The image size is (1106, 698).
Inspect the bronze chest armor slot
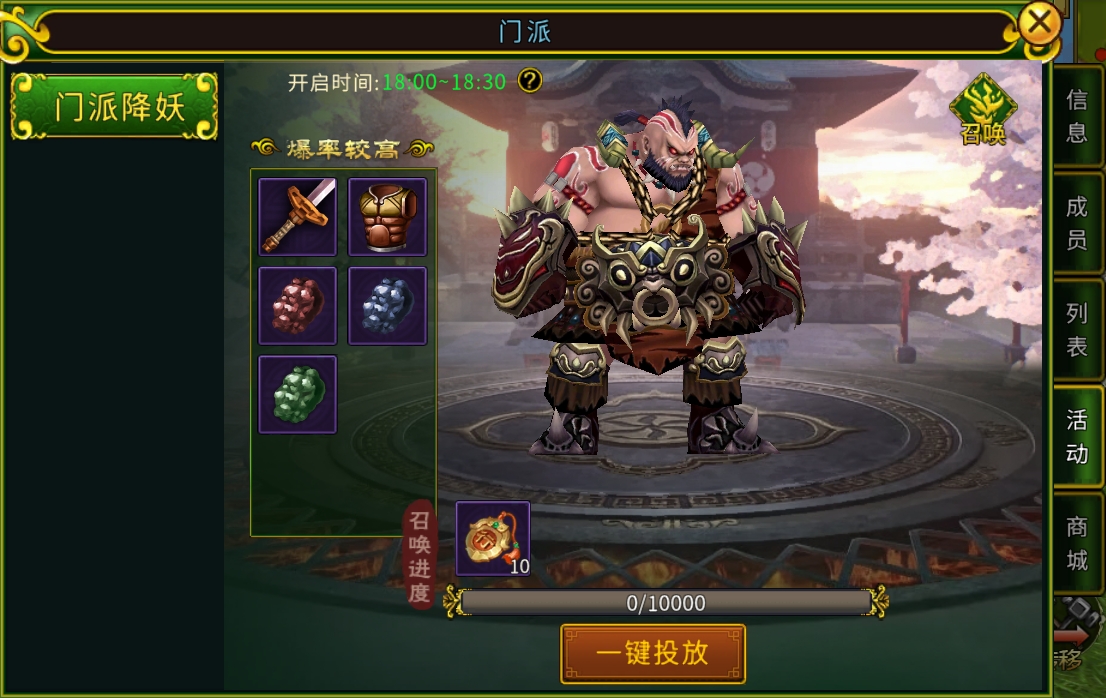click(x=388, y=216)
